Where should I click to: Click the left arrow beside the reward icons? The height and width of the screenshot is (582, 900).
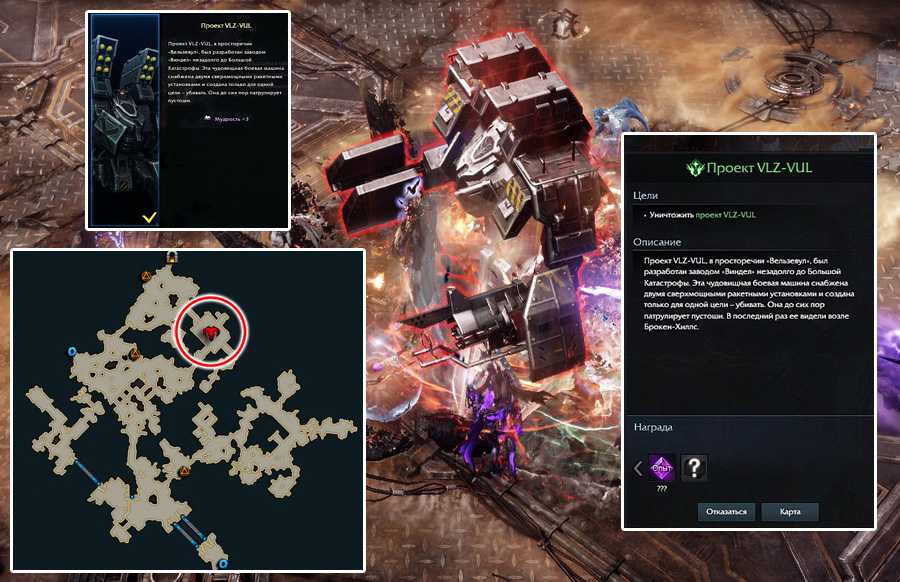pyautogui.click(x=639, y=467)
